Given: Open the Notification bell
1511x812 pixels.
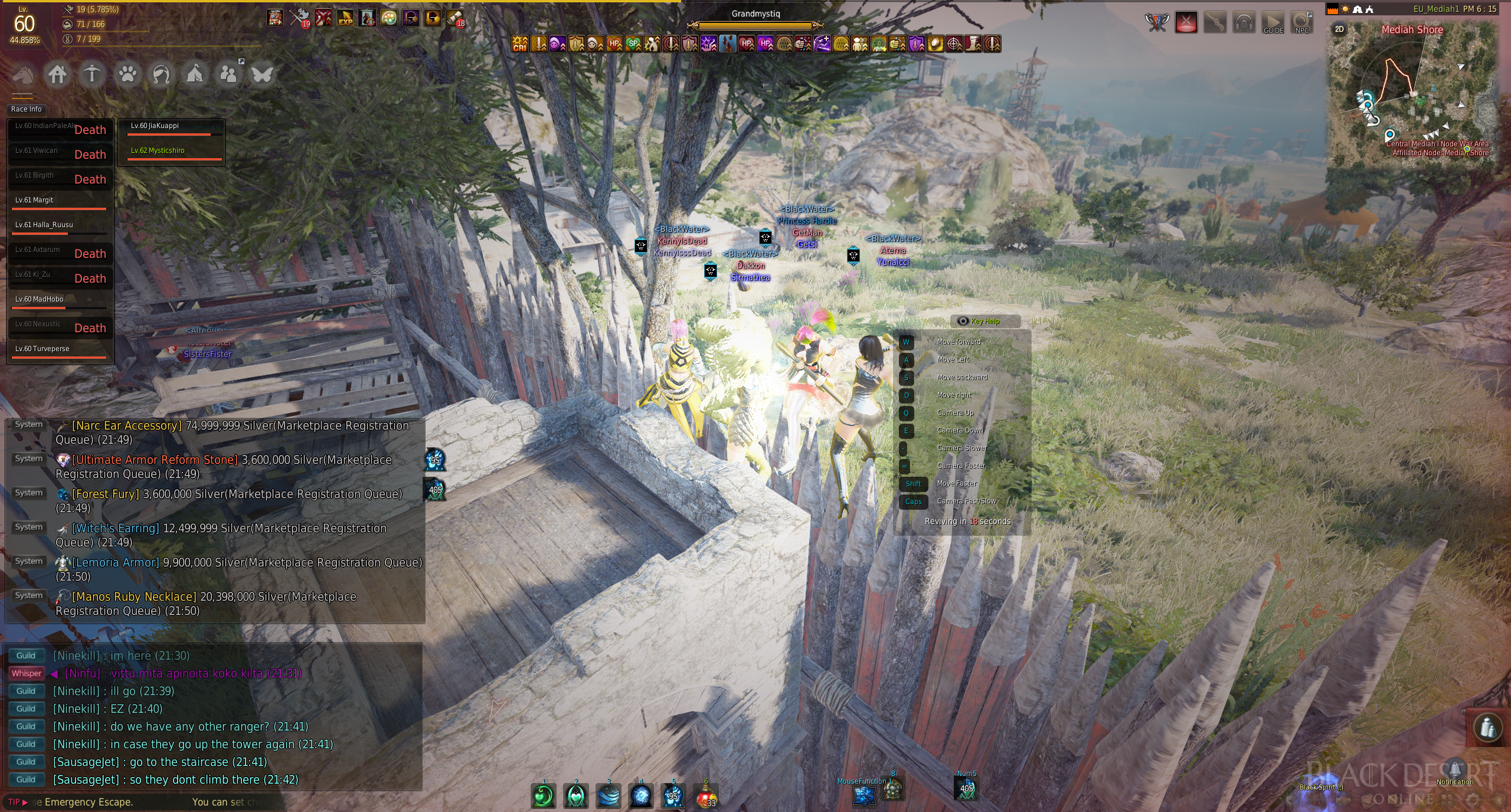Looking at the screenshot, I should [1455, 771].
